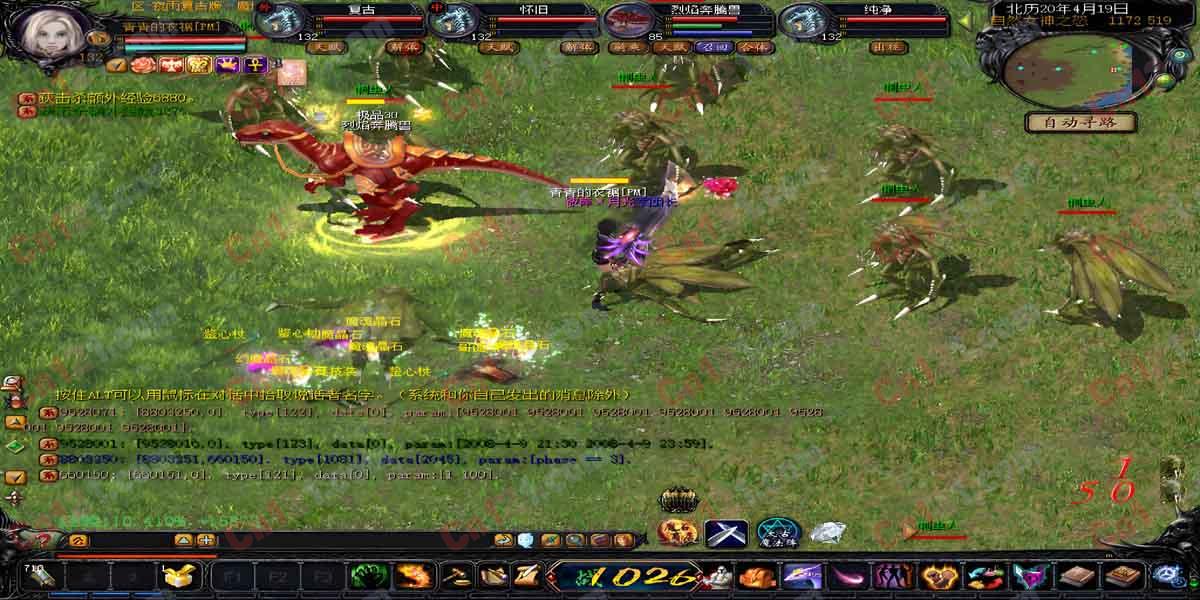The height and width of the screenshot is (600, 1200).
Task: Click the golden ankh buff icon
Action: (x=254, y=66)
